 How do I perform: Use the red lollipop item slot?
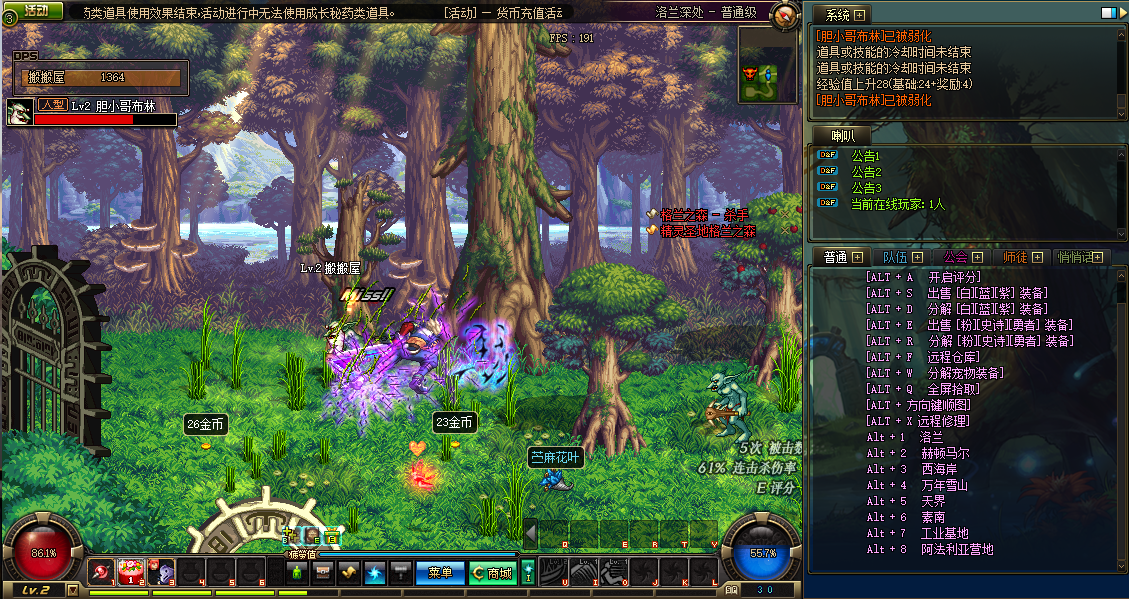(101, 572)
